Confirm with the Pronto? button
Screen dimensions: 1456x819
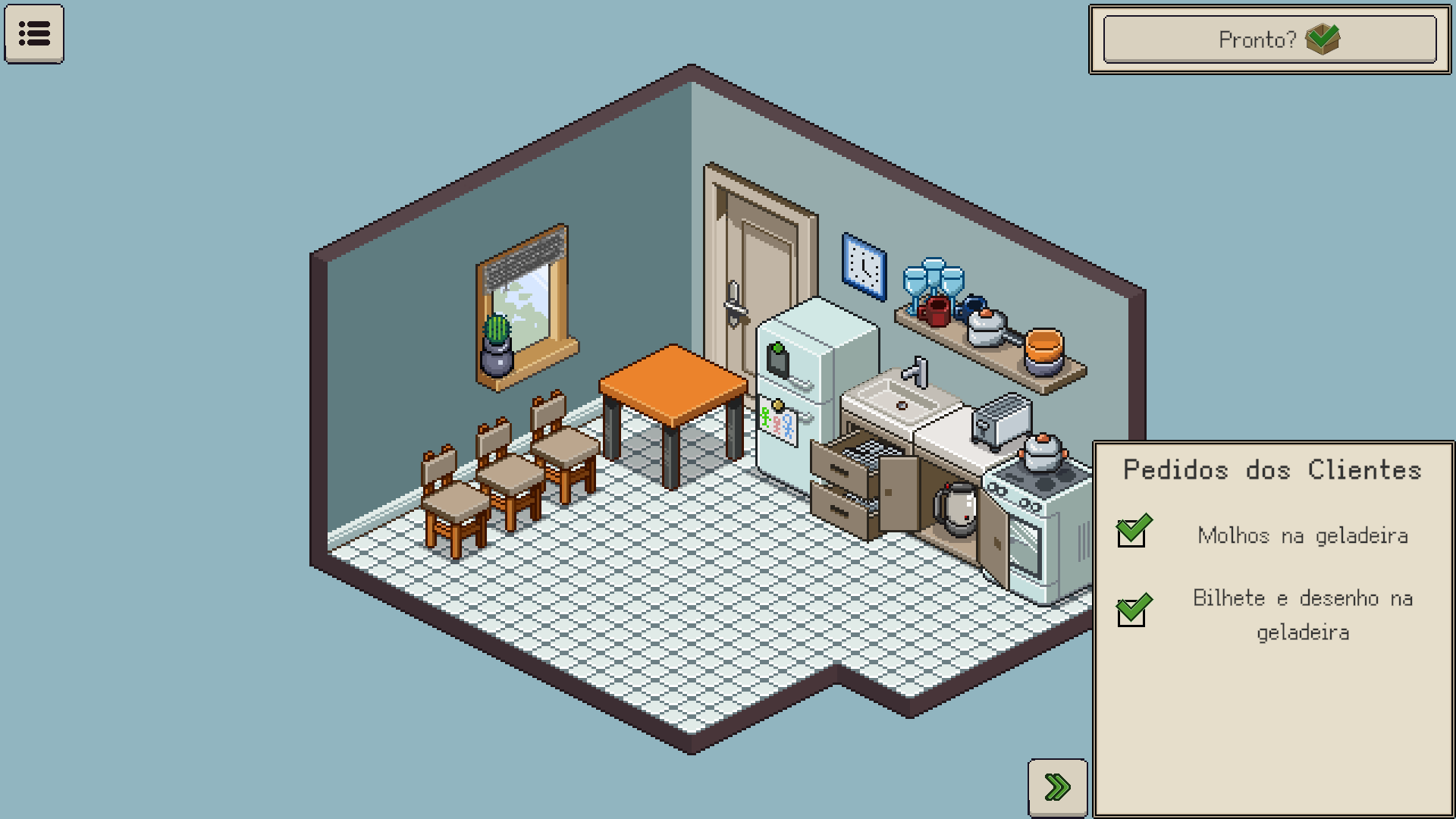pyautogui.click(x=1269, y=39)
